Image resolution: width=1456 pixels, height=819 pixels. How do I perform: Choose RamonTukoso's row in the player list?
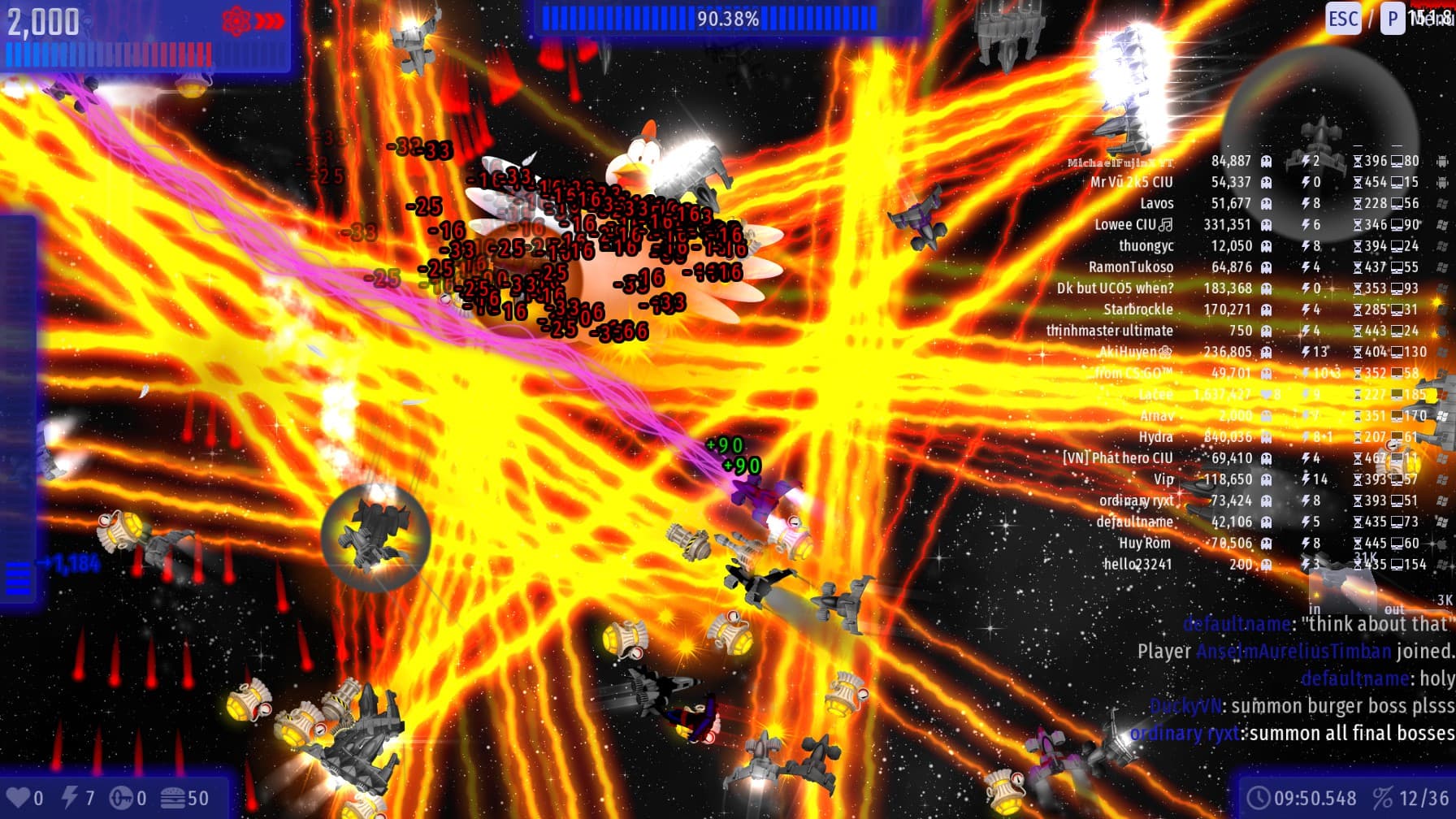point(1131,267)
